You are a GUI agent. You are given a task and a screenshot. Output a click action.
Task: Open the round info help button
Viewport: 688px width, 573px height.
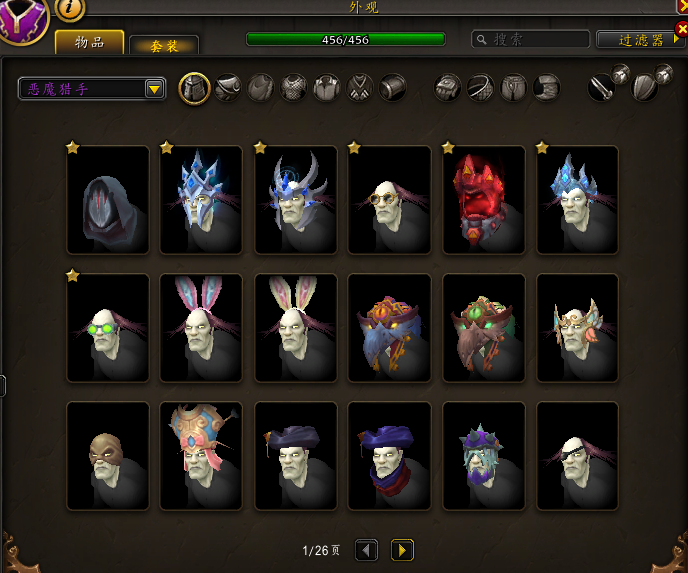(70, 8)
